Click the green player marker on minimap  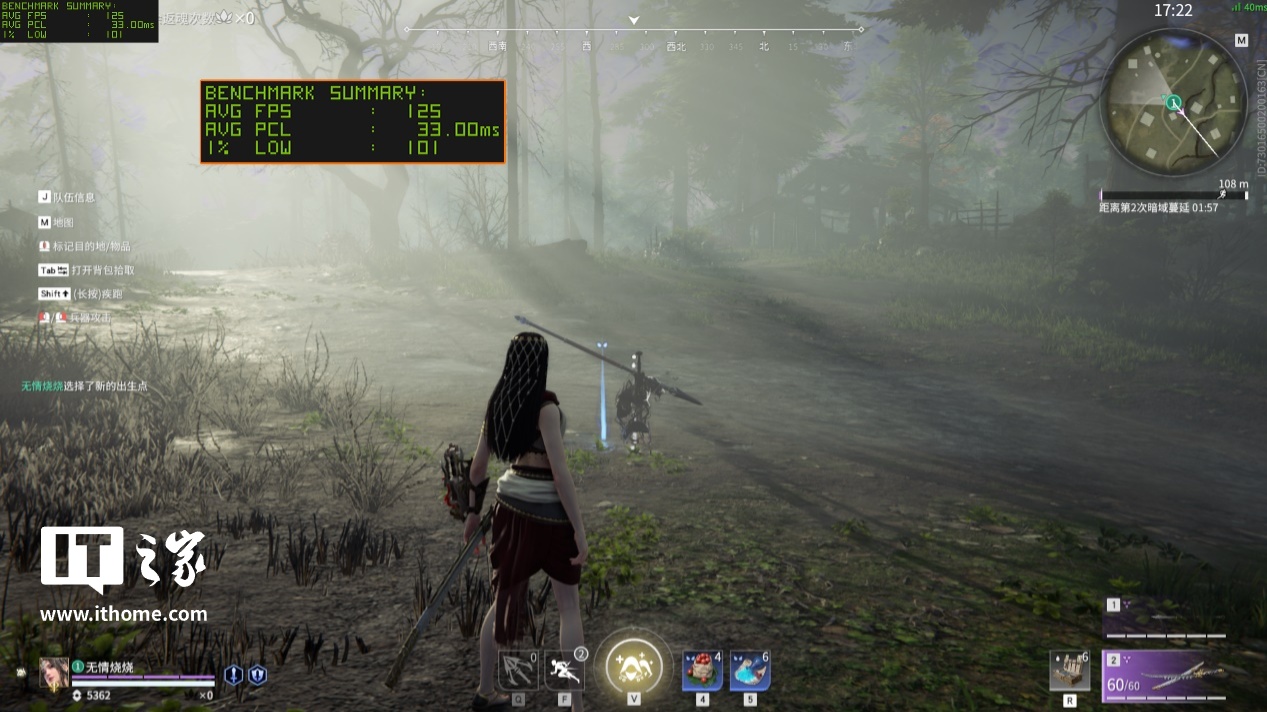1173,102
